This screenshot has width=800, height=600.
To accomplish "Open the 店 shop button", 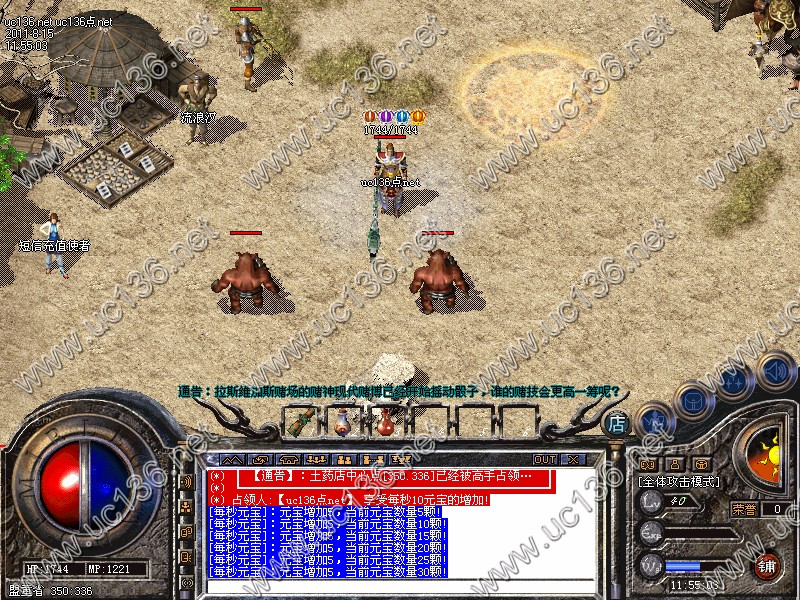I will click(617, 424).
